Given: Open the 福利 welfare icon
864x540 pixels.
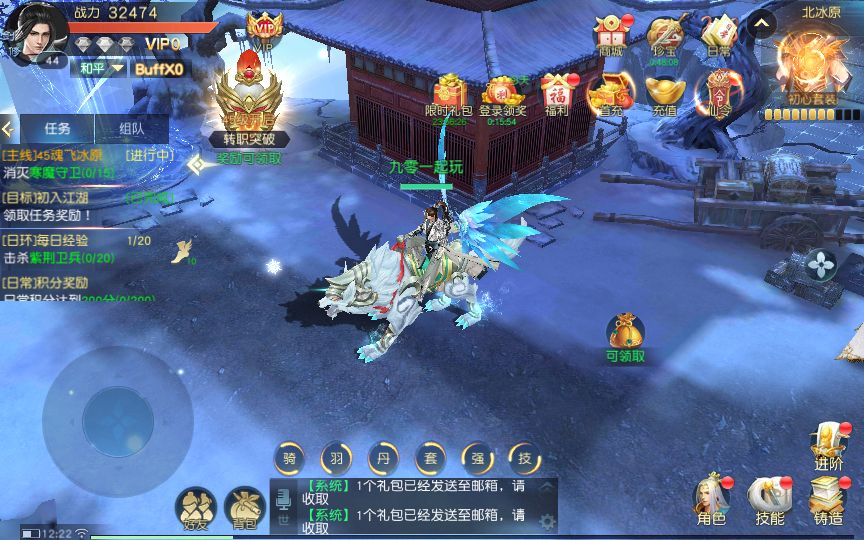Looking at the screenshot, I should (x=555, y=93).
